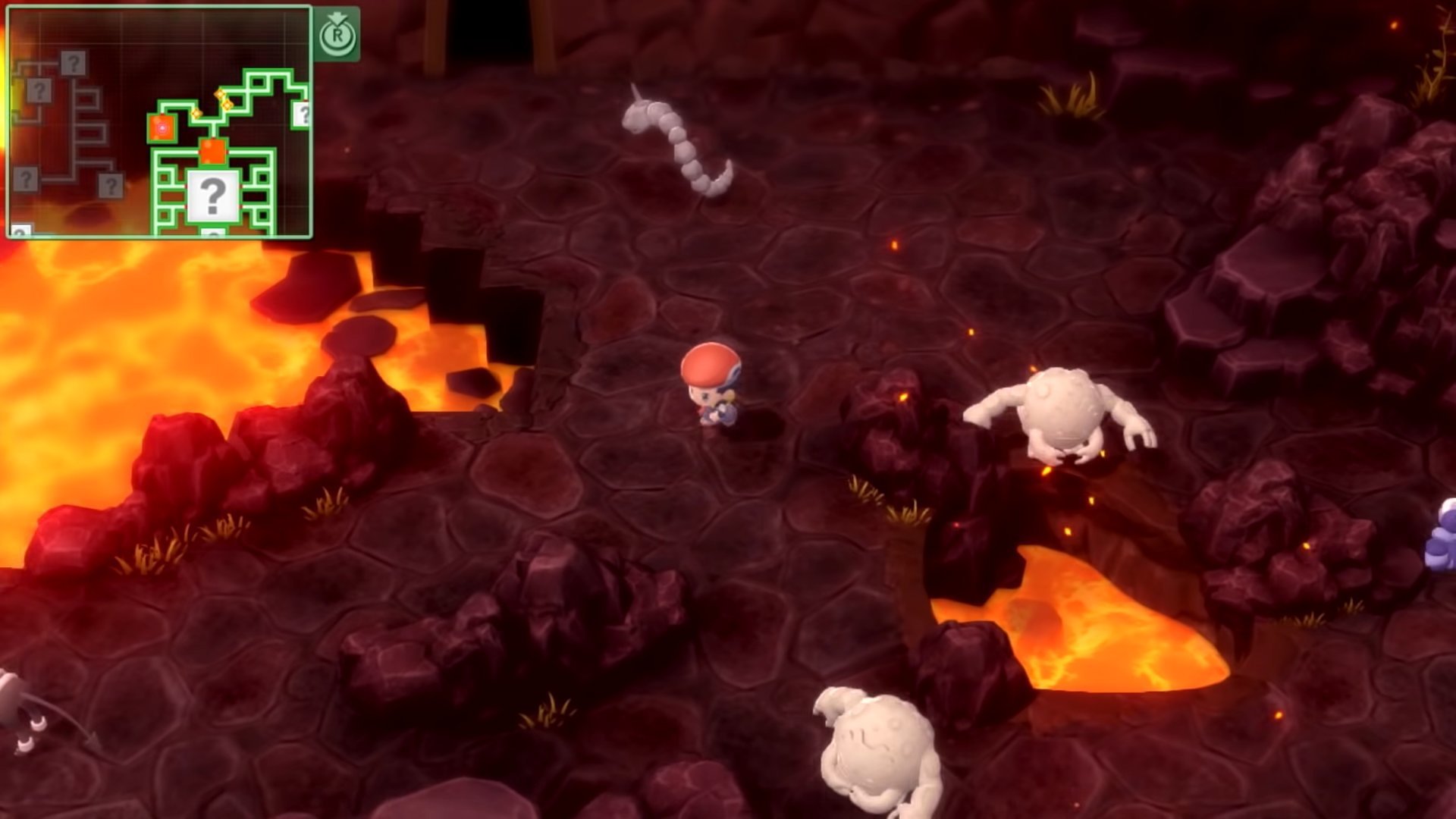
Task: Select the orange room above the large question-mark room
Action: 213,151
